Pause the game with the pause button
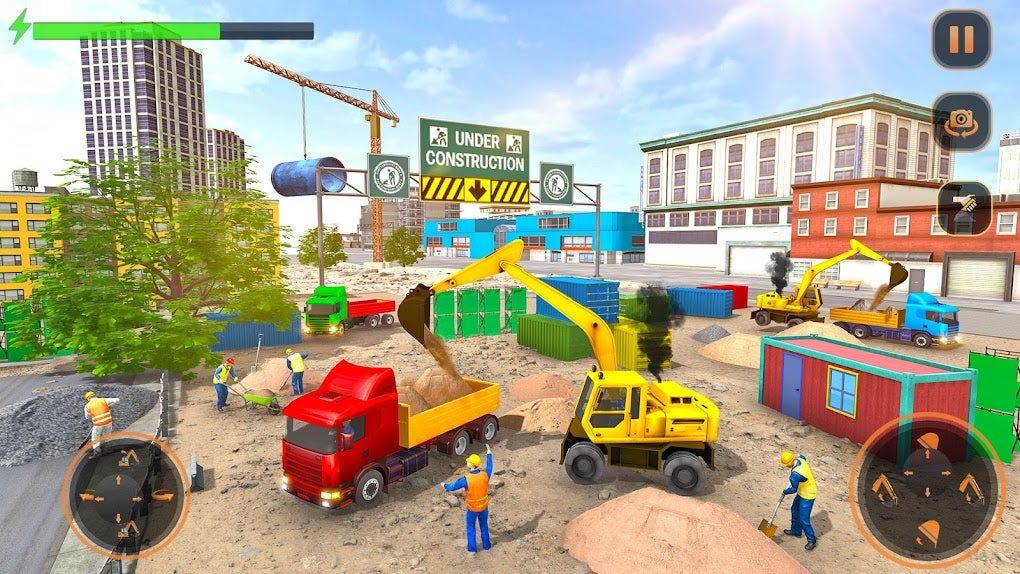This screenshot has width=1020, height=574. click(961, 40)
